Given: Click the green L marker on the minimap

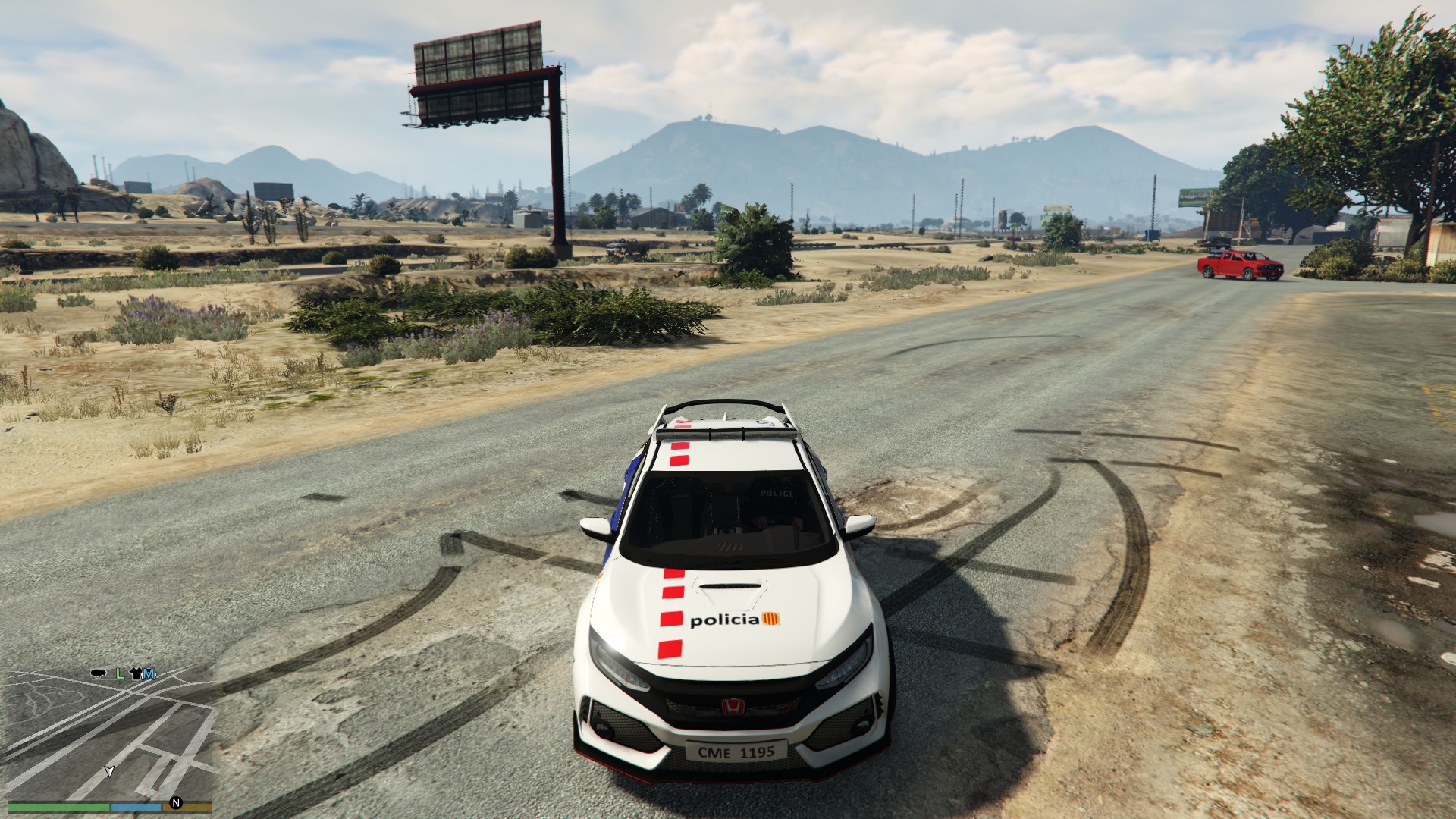Looking at the screenshot, I should [x=119, y=673].
